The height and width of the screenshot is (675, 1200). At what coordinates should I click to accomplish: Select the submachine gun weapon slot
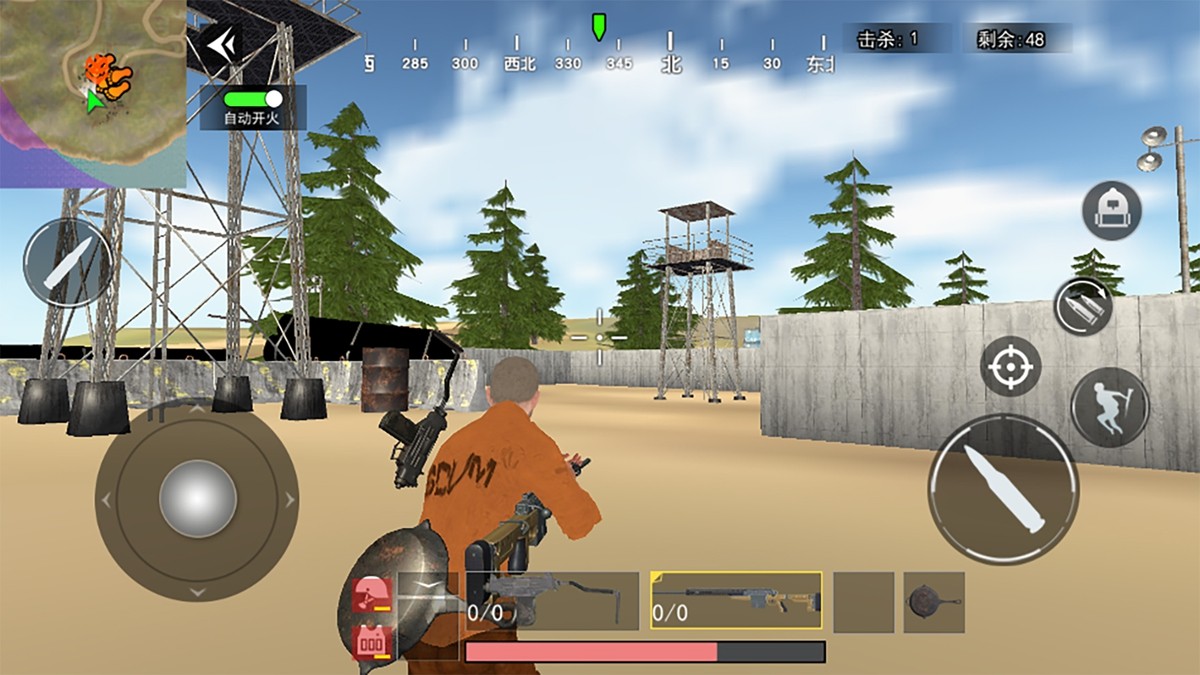[552, 600]
